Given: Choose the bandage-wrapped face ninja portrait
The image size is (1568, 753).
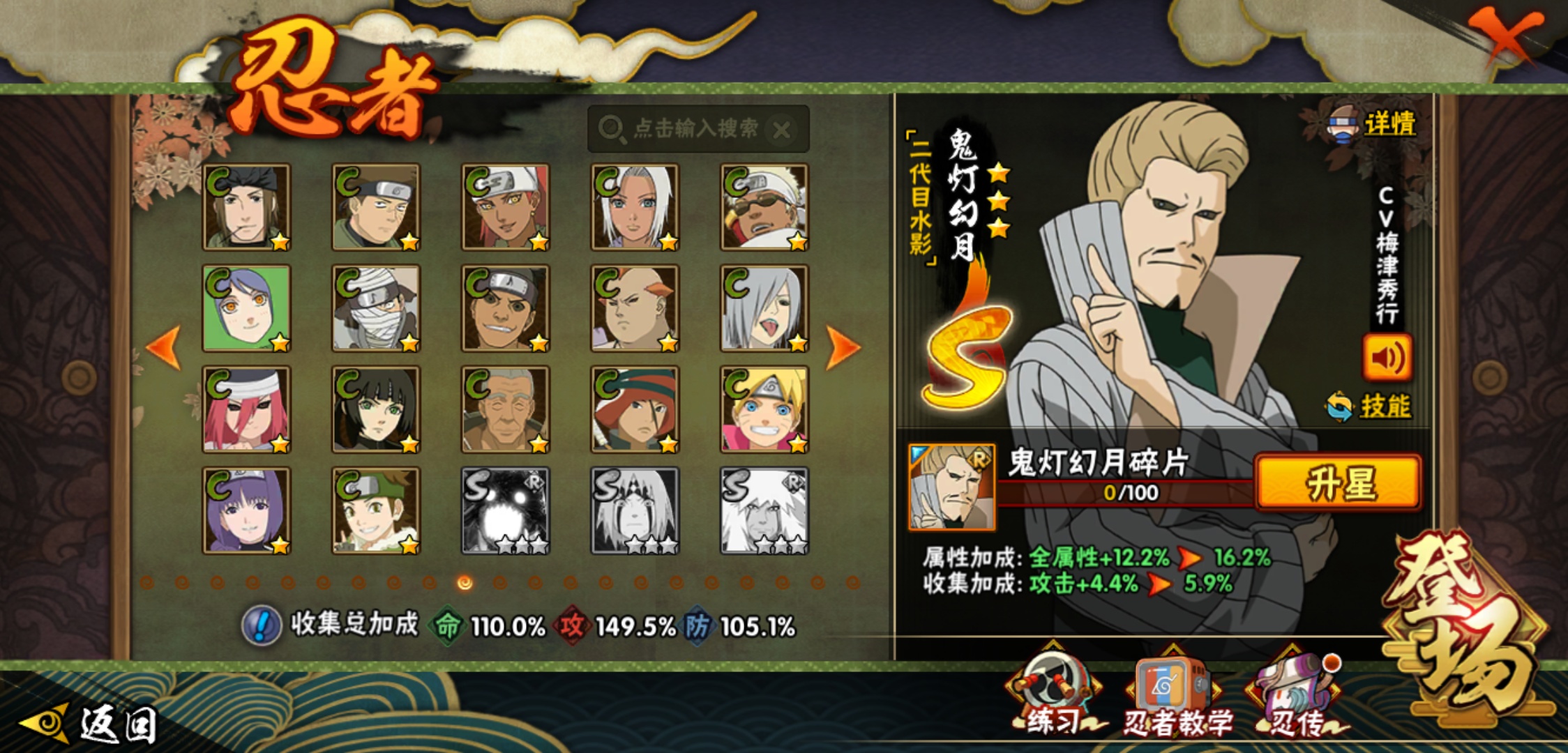Looking at the screenshot, I should (x=376, y=308).
